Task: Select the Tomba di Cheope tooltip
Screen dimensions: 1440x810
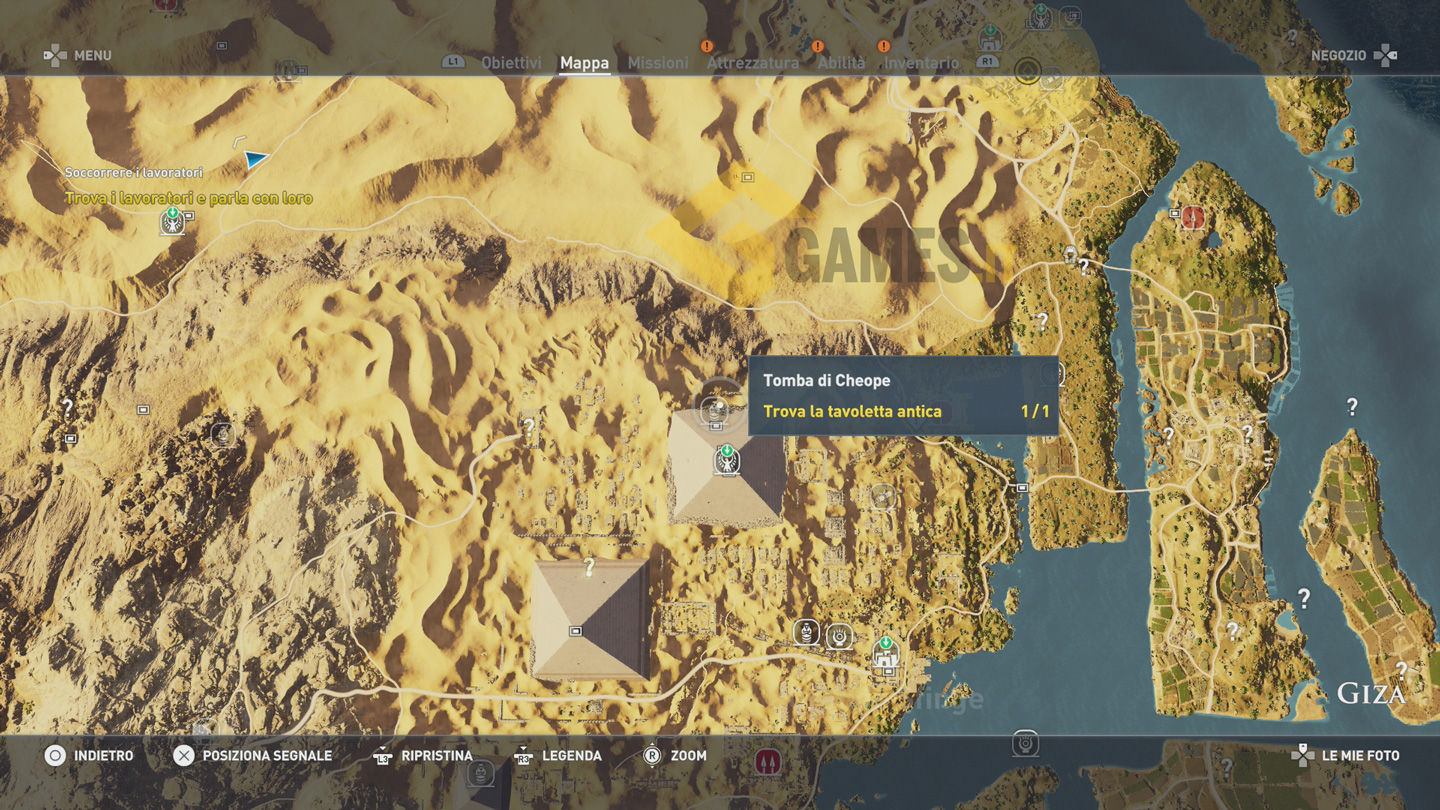Action: click(902, 396)
